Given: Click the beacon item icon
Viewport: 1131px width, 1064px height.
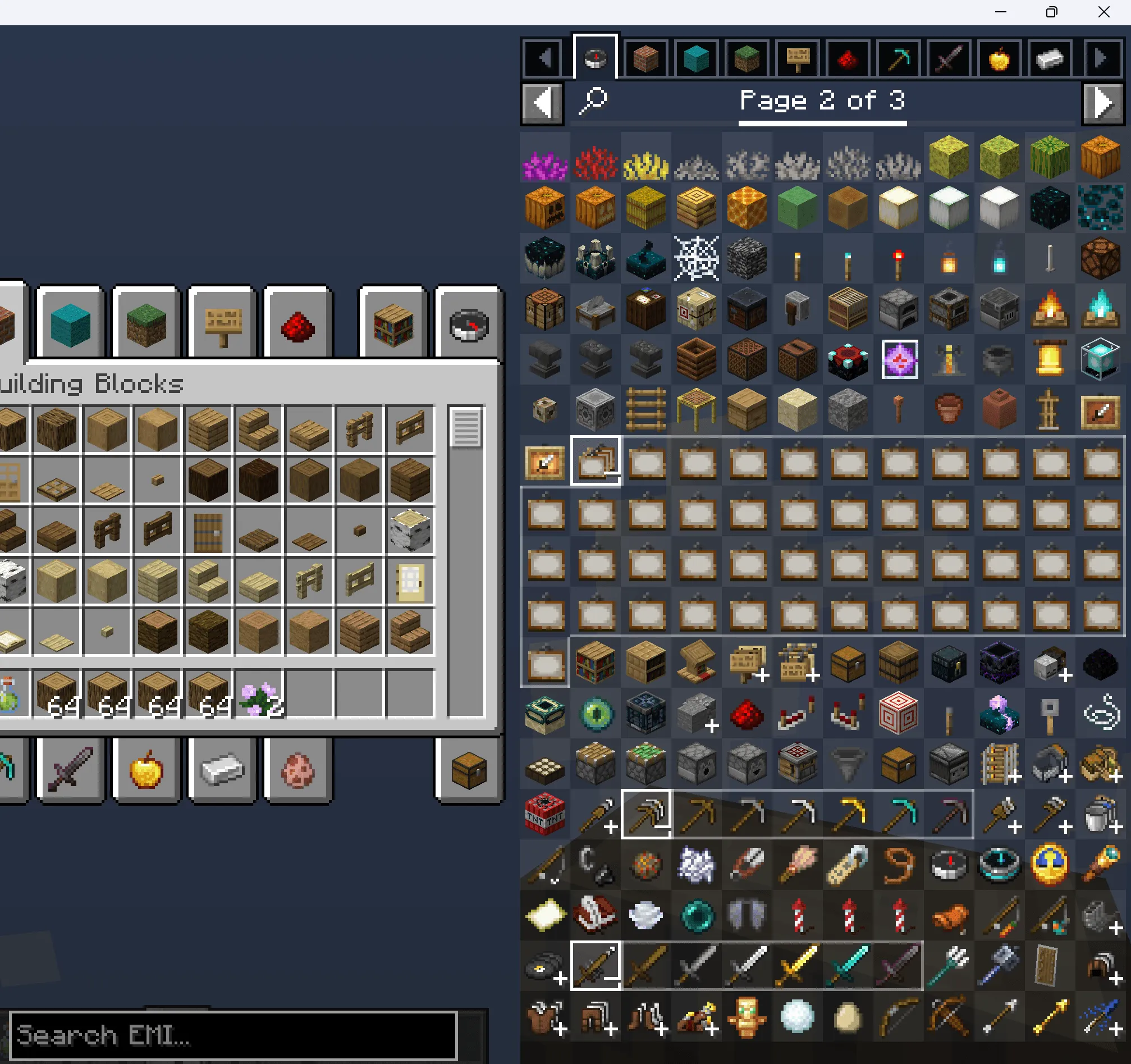Looking at the screenshot, I should pos(1101,359).
